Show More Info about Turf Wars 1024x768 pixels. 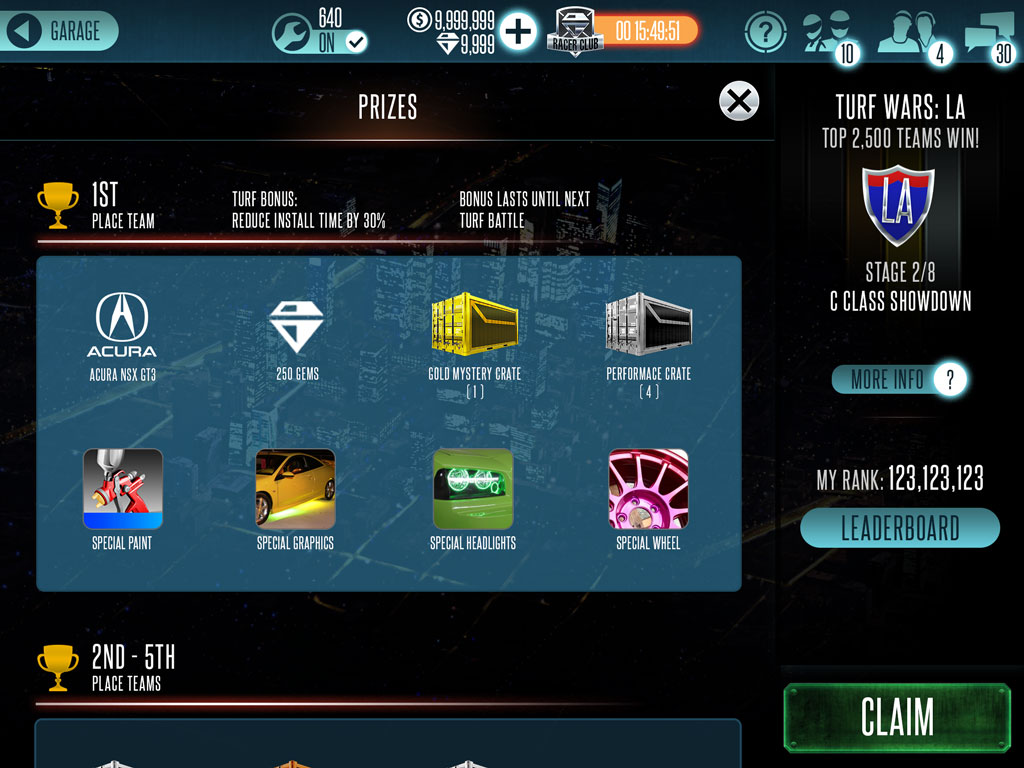point(899,379)
